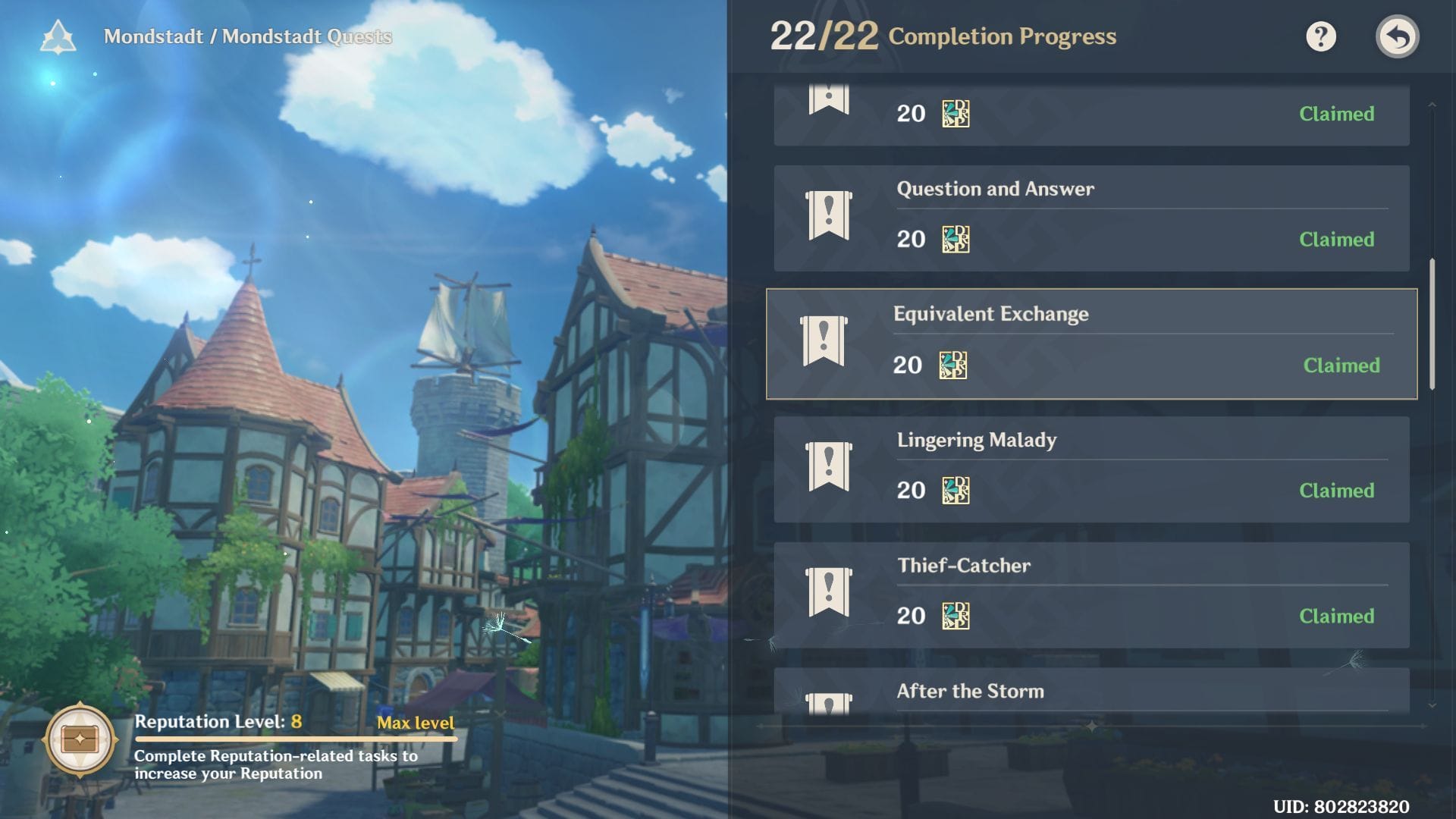Image resolution: width=1456 pixels, height=819 pixels.
Task: Click the Max level label
Action: point(416,723)
